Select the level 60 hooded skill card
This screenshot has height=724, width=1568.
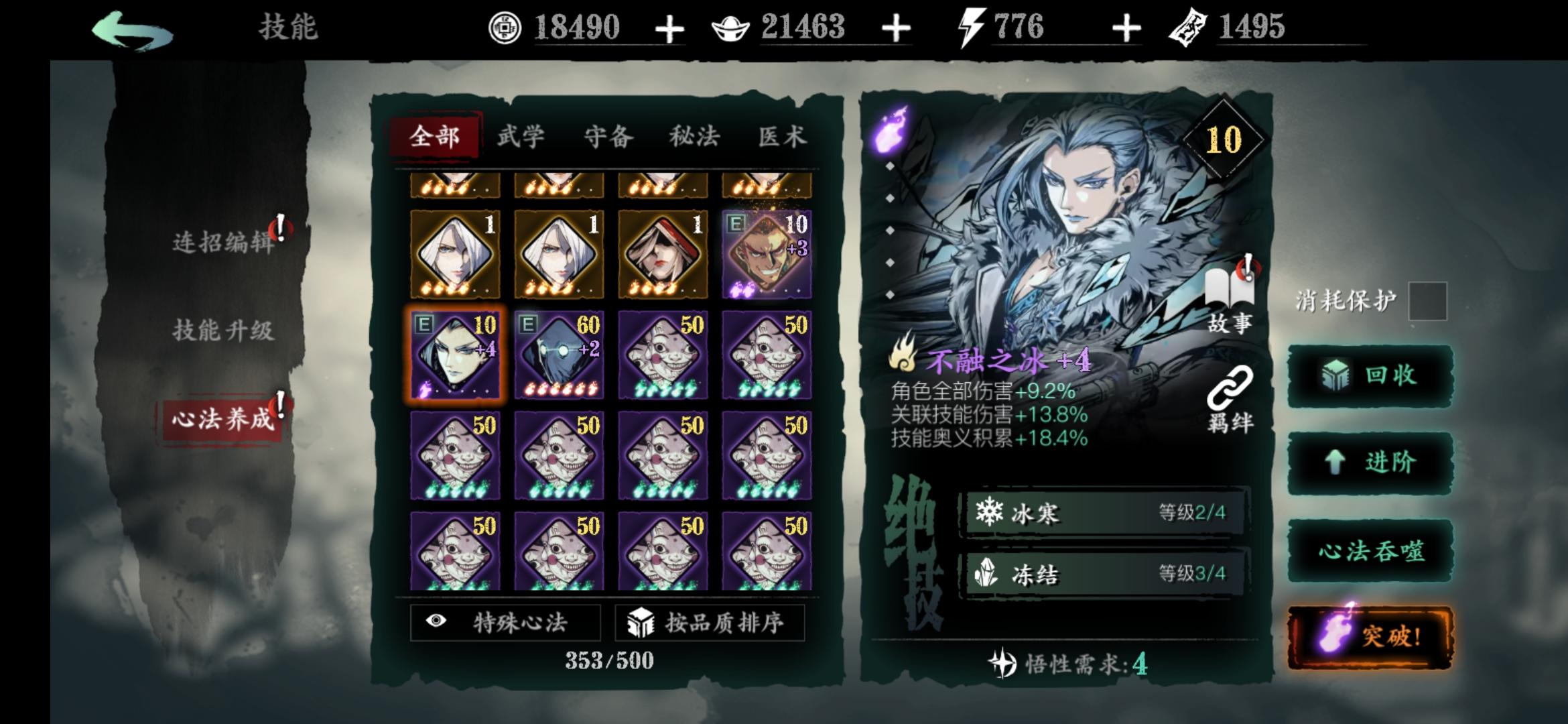(x=562, y=353)
